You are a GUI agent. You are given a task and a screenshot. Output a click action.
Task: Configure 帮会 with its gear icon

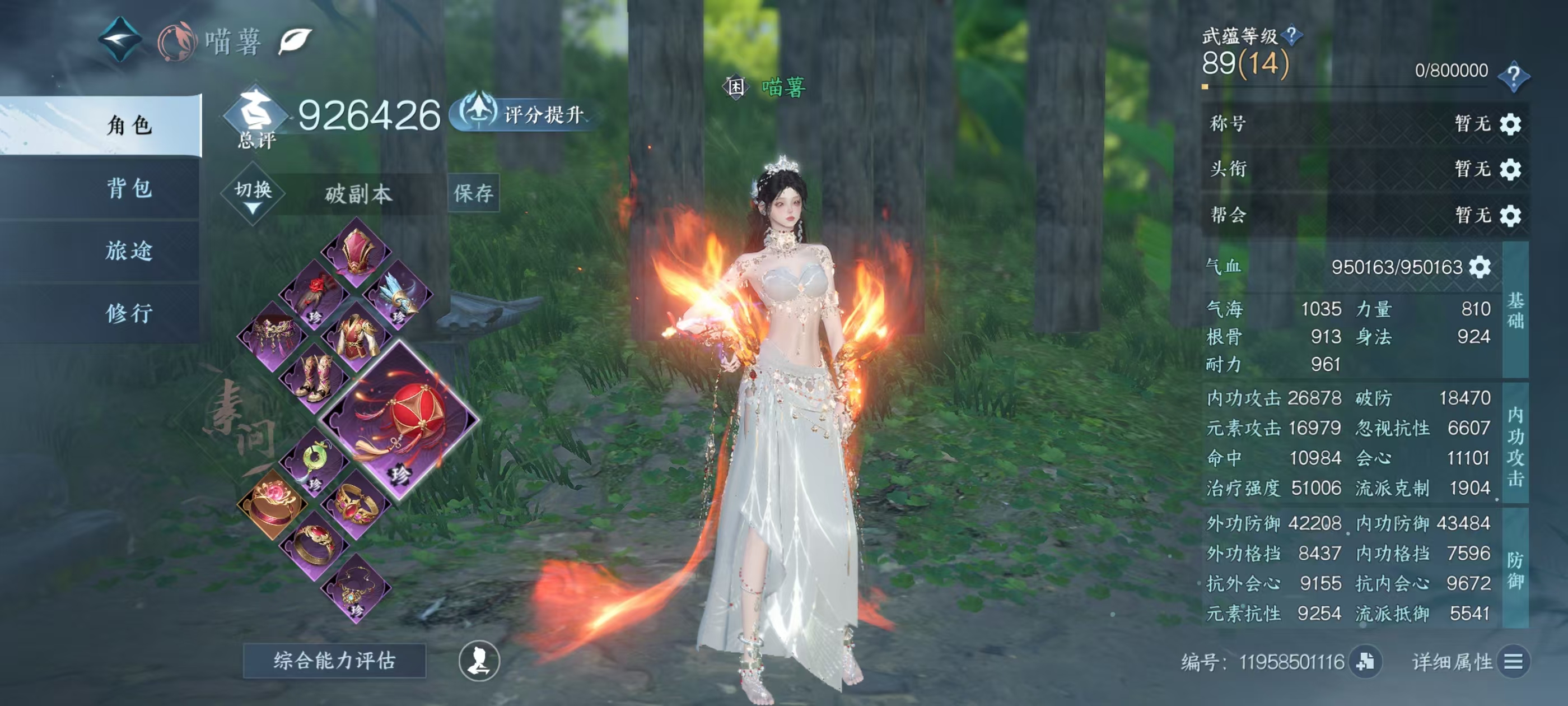click(1510, 216)
